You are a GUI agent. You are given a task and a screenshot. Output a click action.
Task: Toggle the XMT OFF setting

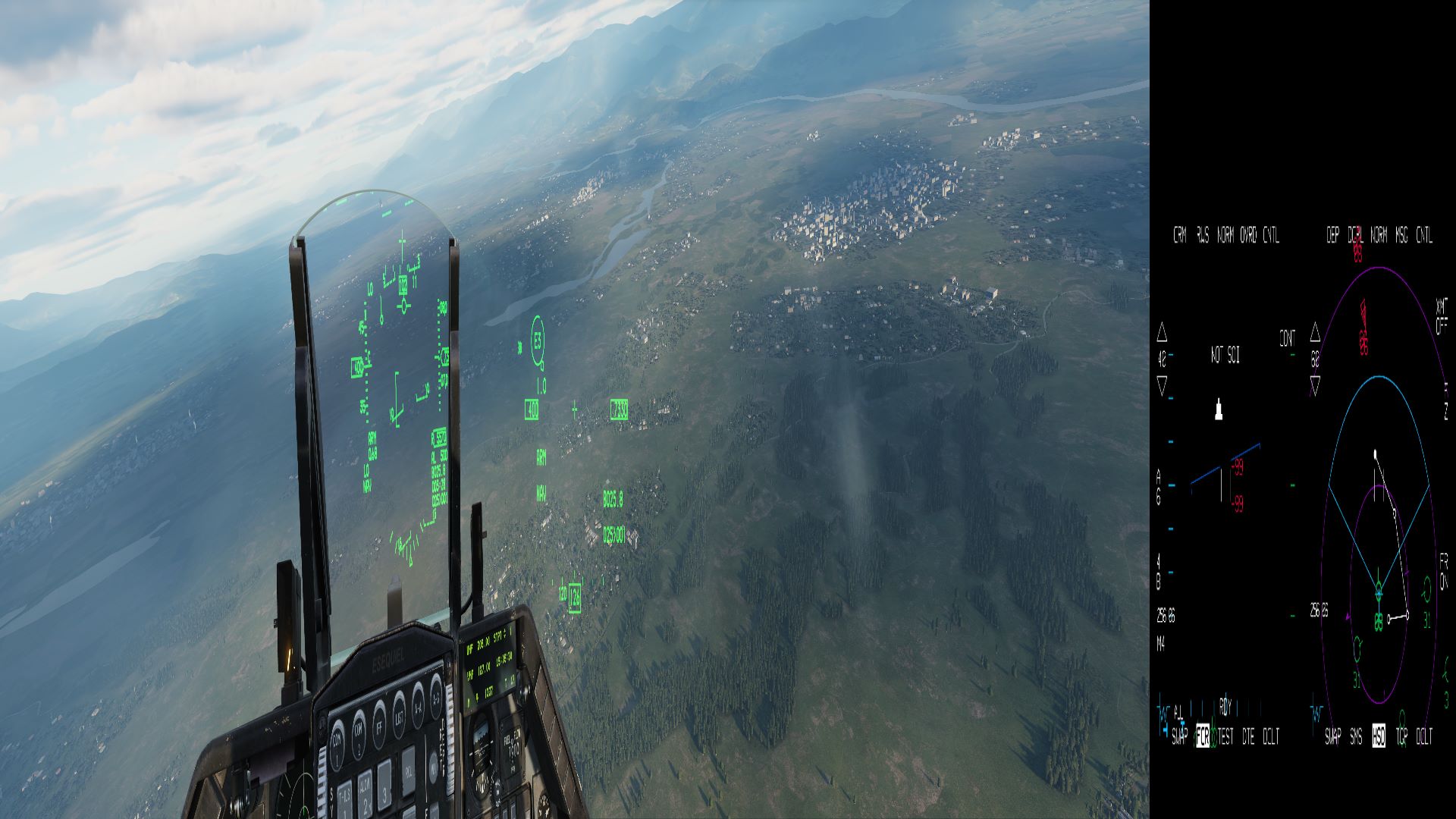pos(1441,316)
